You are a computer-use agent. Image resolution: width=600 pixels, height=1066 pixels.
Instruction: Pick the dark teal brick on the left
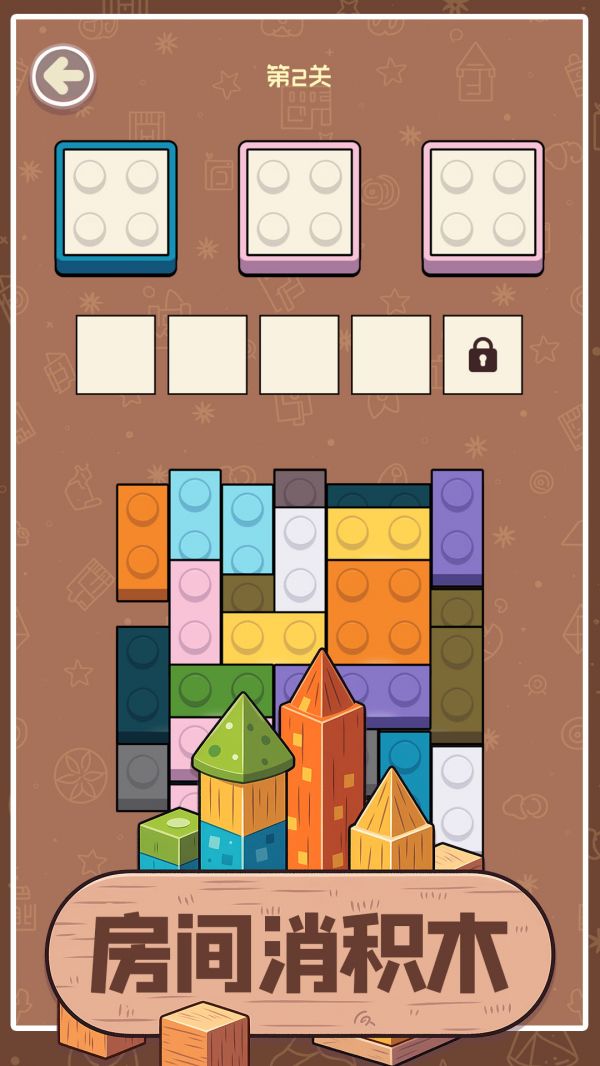(142, 682)
